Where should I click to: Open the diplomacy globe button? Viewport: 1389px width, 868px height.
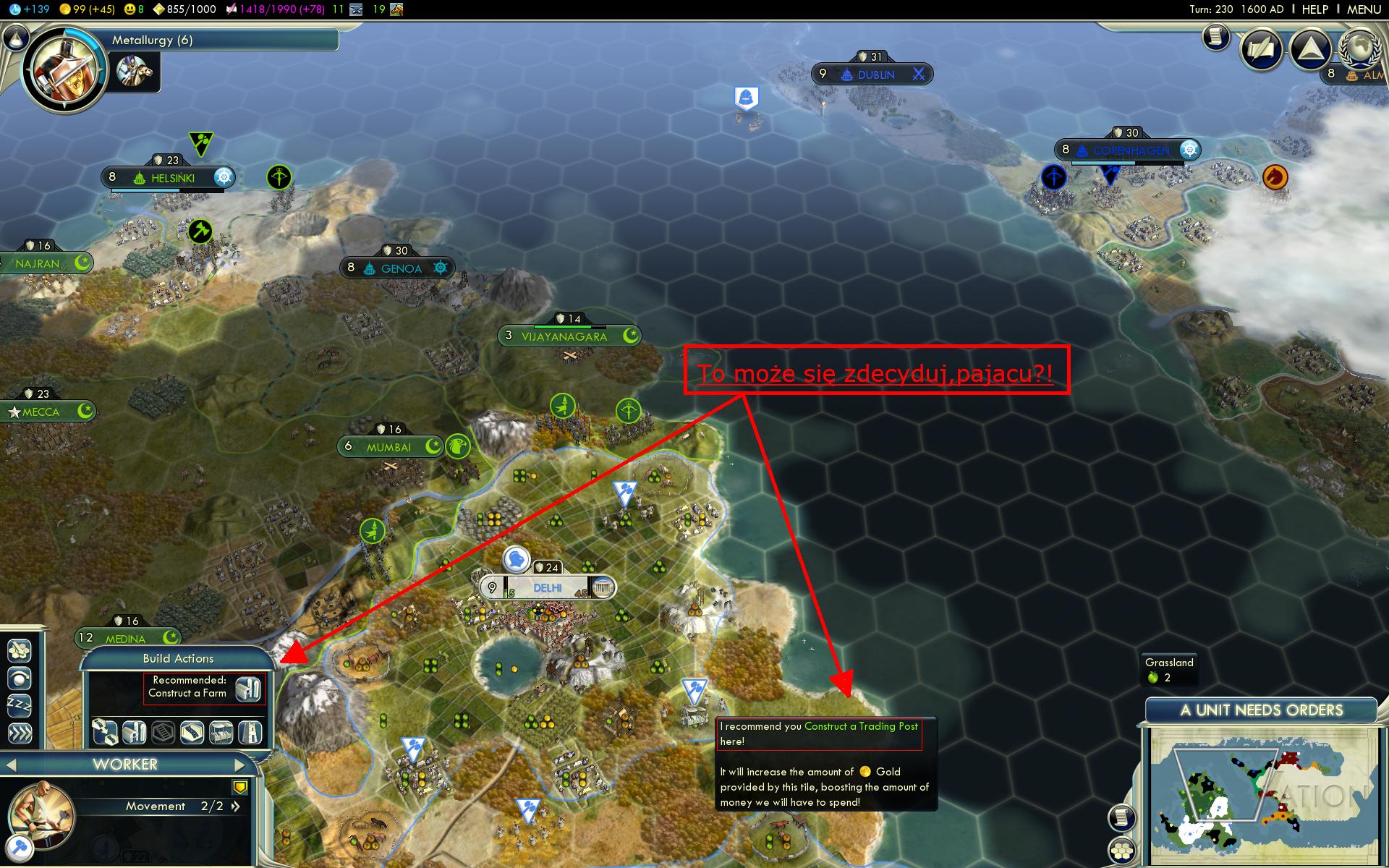(x=1359, y=49)
